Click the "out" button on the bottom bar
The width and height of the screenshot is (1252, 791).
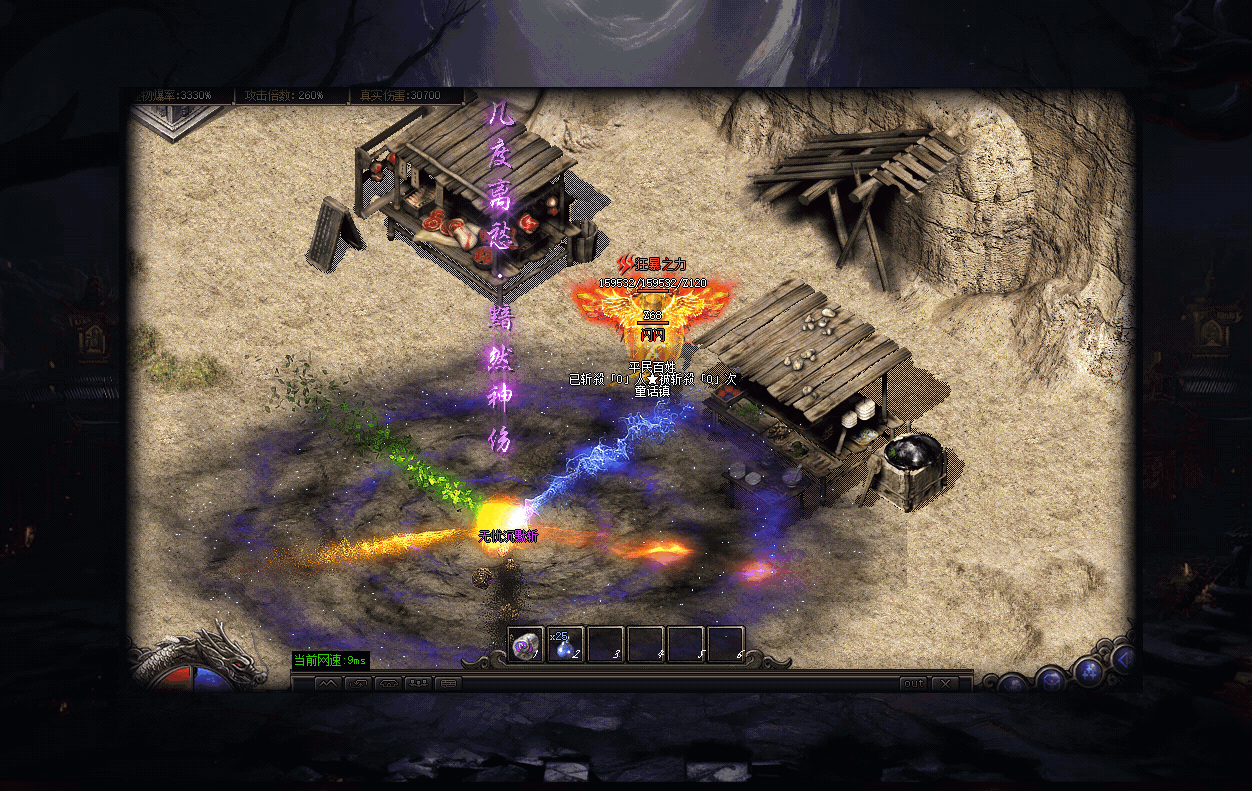tap(912, 684)
